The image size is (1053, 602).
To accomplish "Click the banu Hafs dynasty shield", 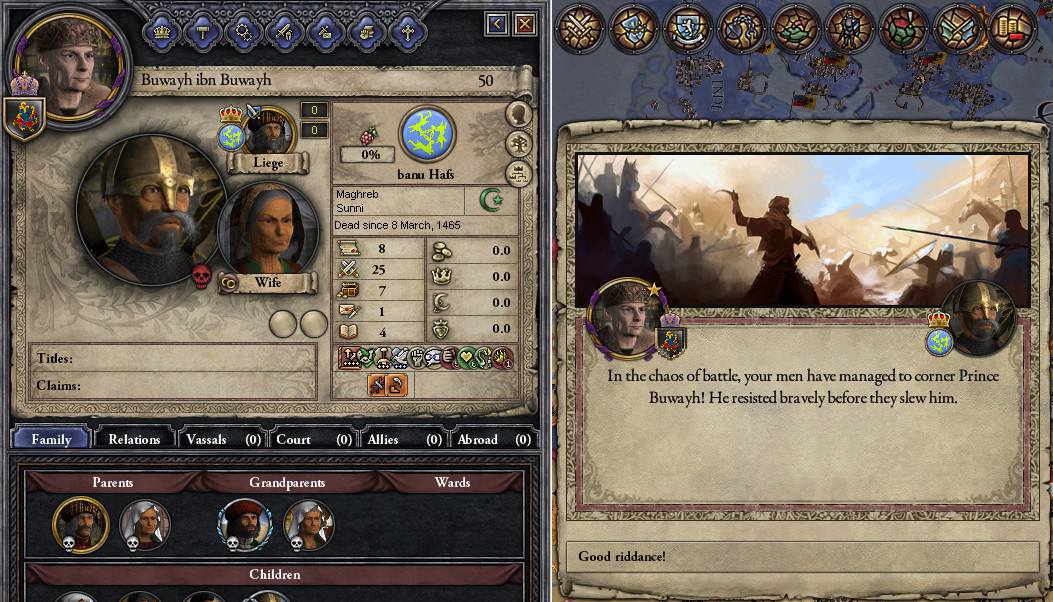I will tap(427, 135).
